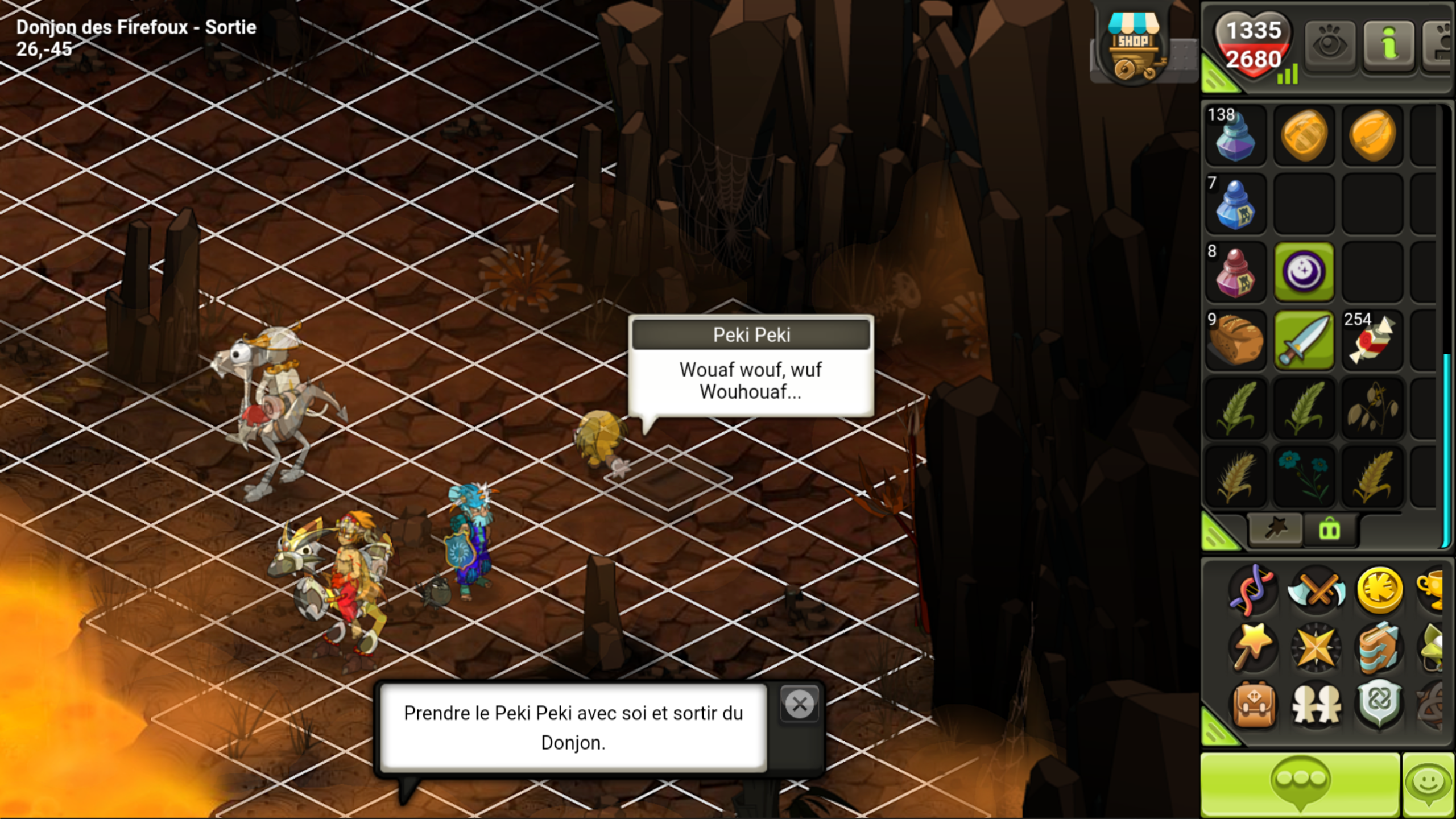
Task: Open the gold coin marketplace icon
Action: click(x=1379, y=590)
